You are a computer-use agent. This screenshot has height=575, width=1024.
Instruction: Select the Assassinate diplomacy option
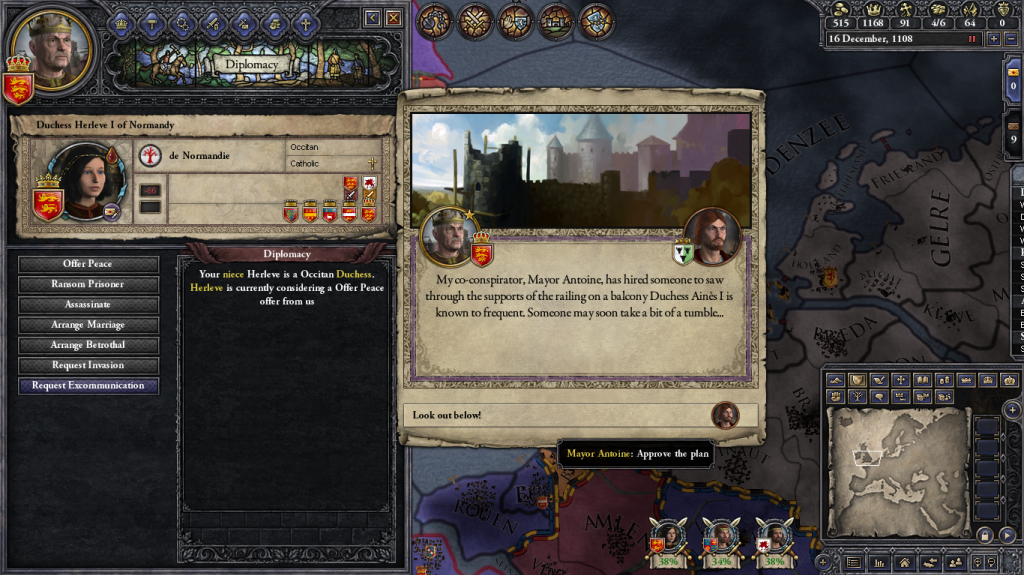pos(88,304)
